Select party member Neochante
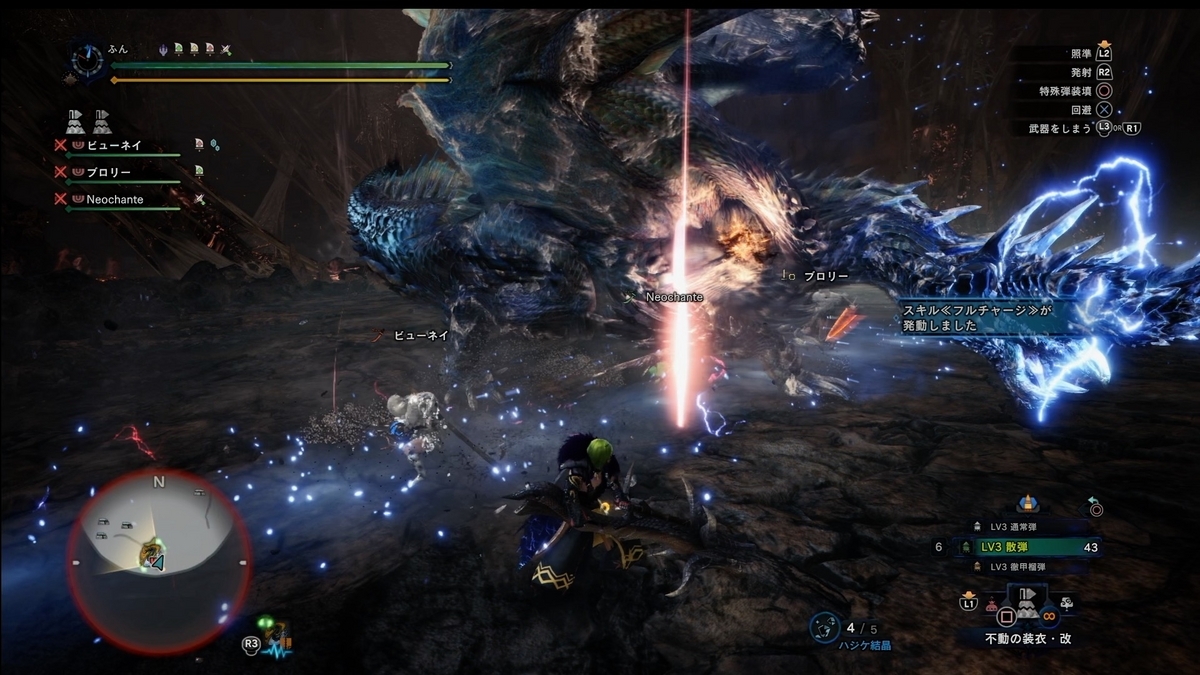 pos(114,199)
